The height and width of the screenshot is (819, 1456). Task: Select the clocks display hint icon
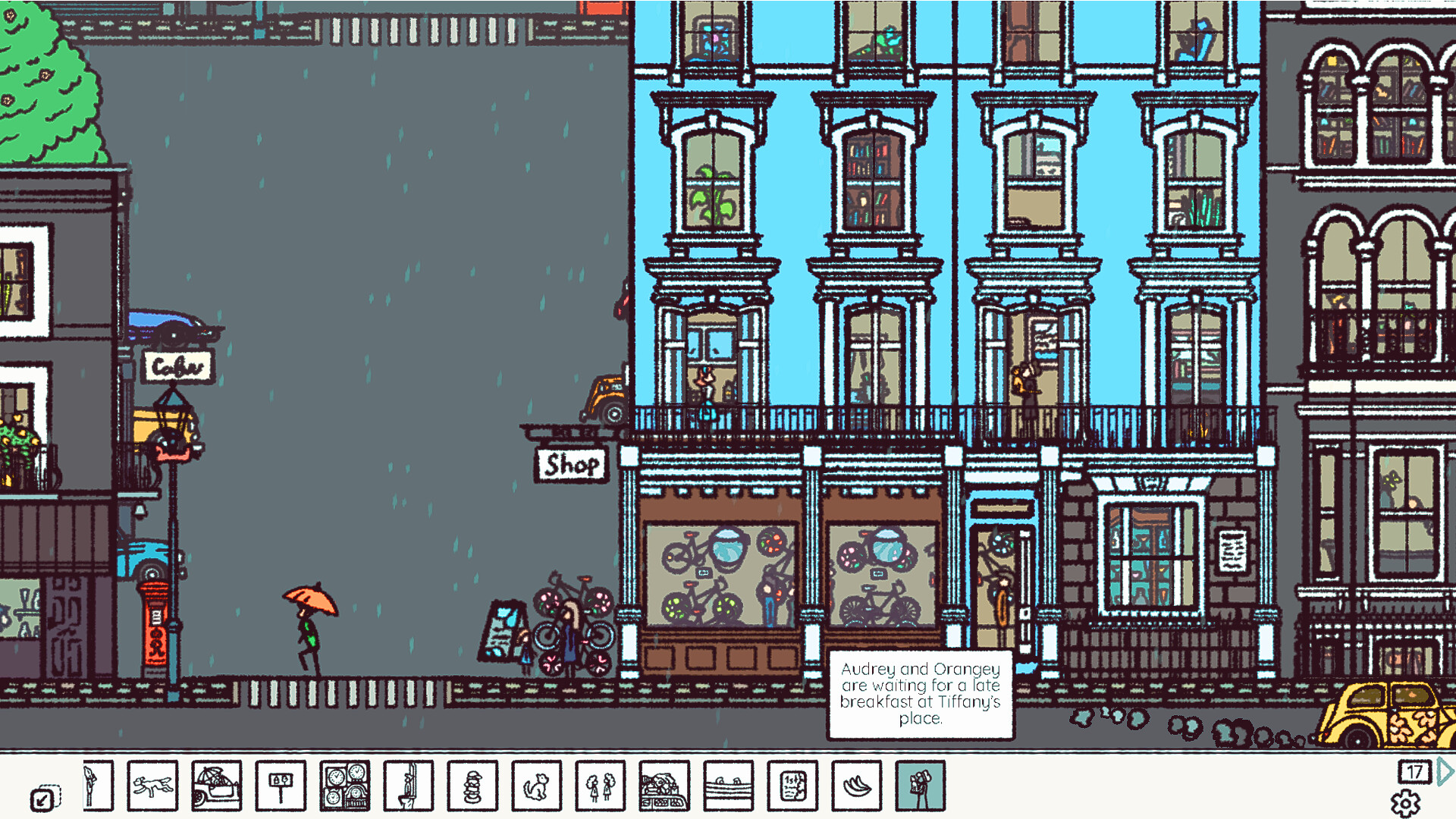click(344, 786)
